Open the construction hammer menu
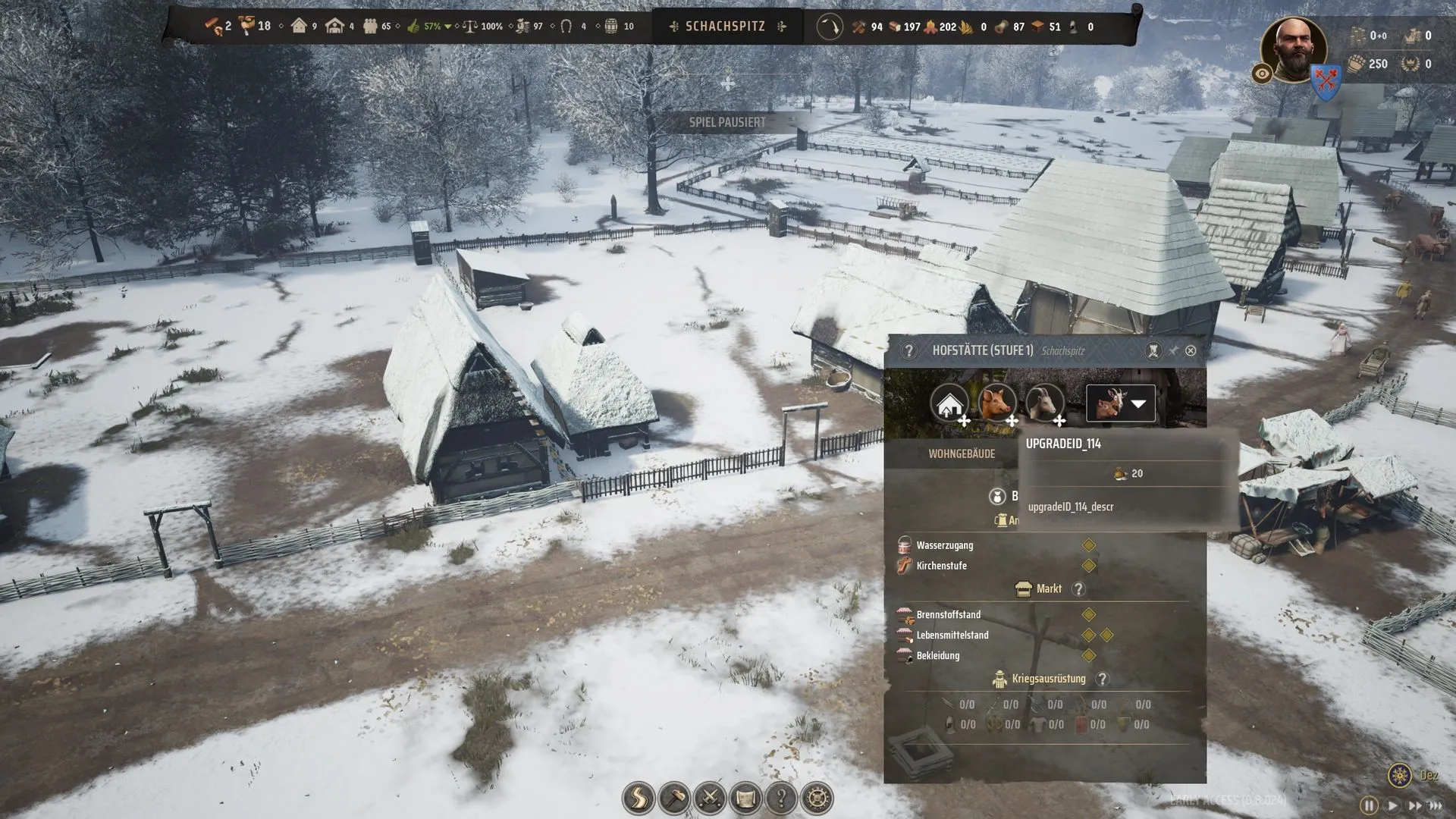 click(674, 798)
